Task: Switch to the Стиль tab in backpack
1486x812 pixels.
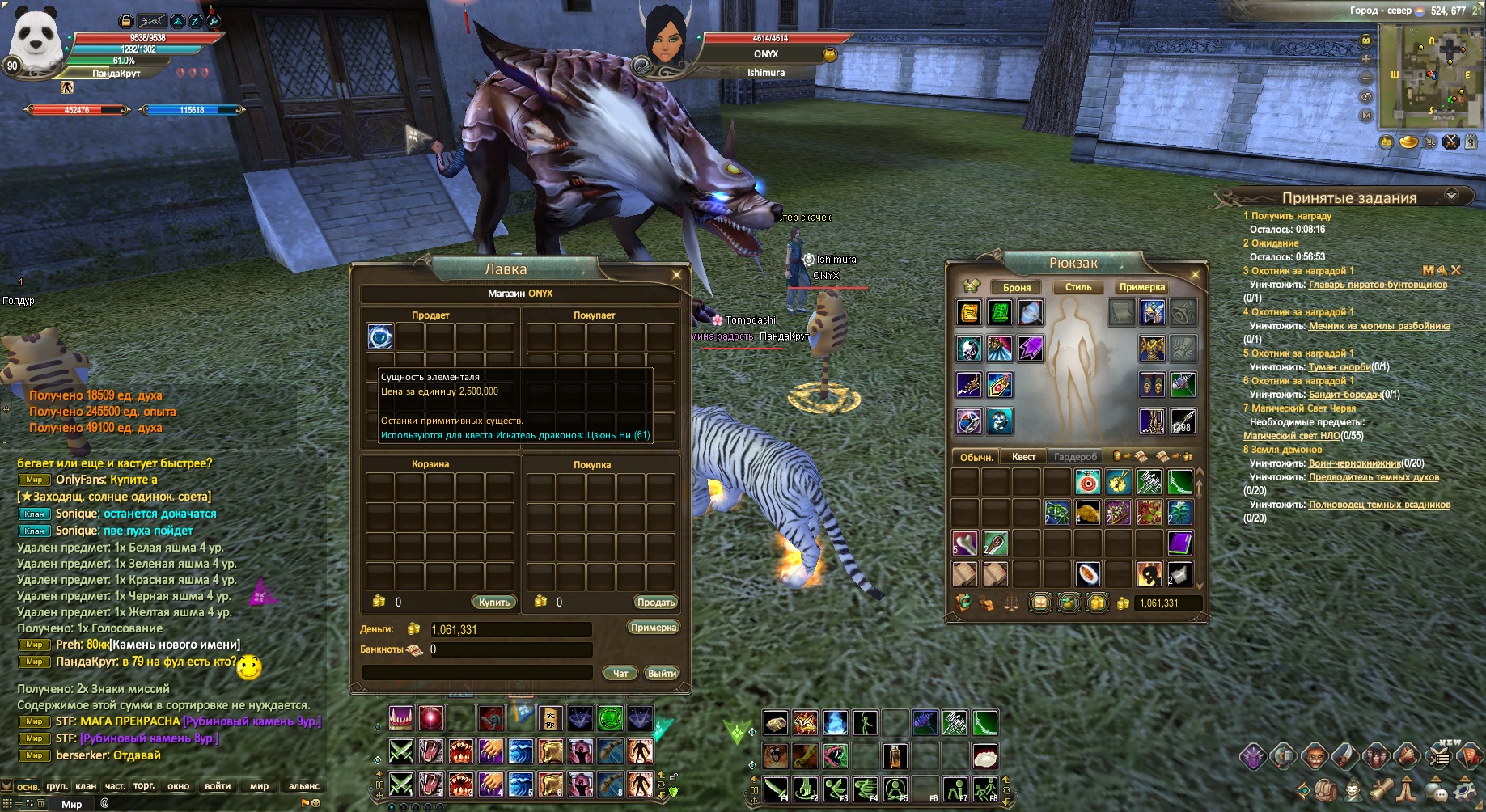Action: click(x=1078, y=287)
